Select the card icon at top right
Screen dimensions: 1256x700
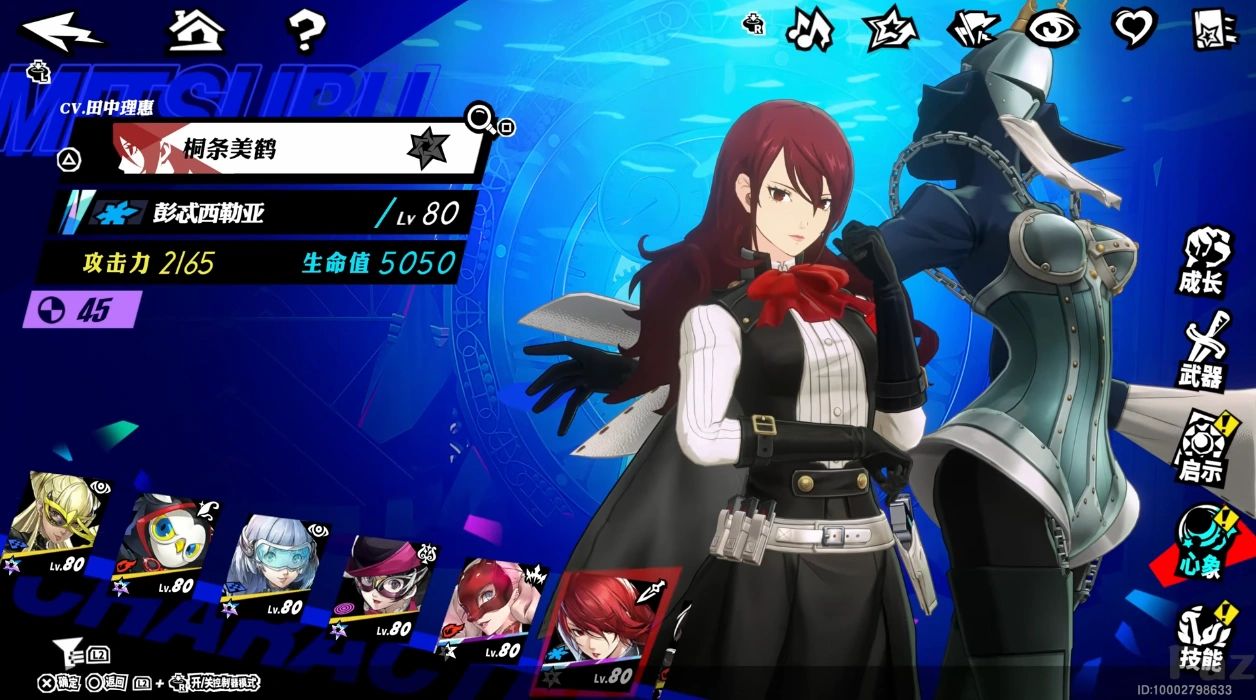tap(1215, 29)
